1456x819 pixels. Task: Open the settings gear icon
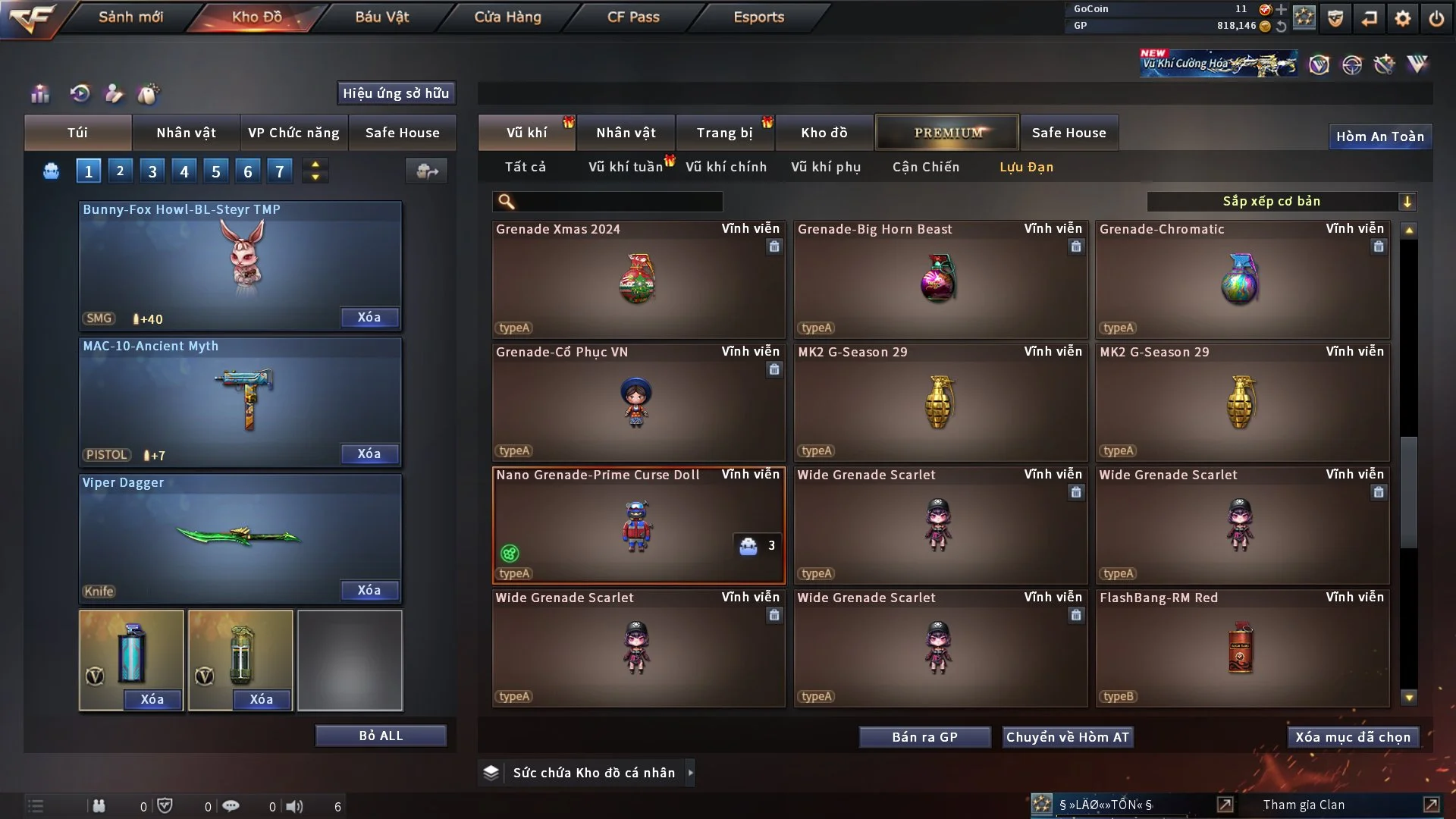1402,17
